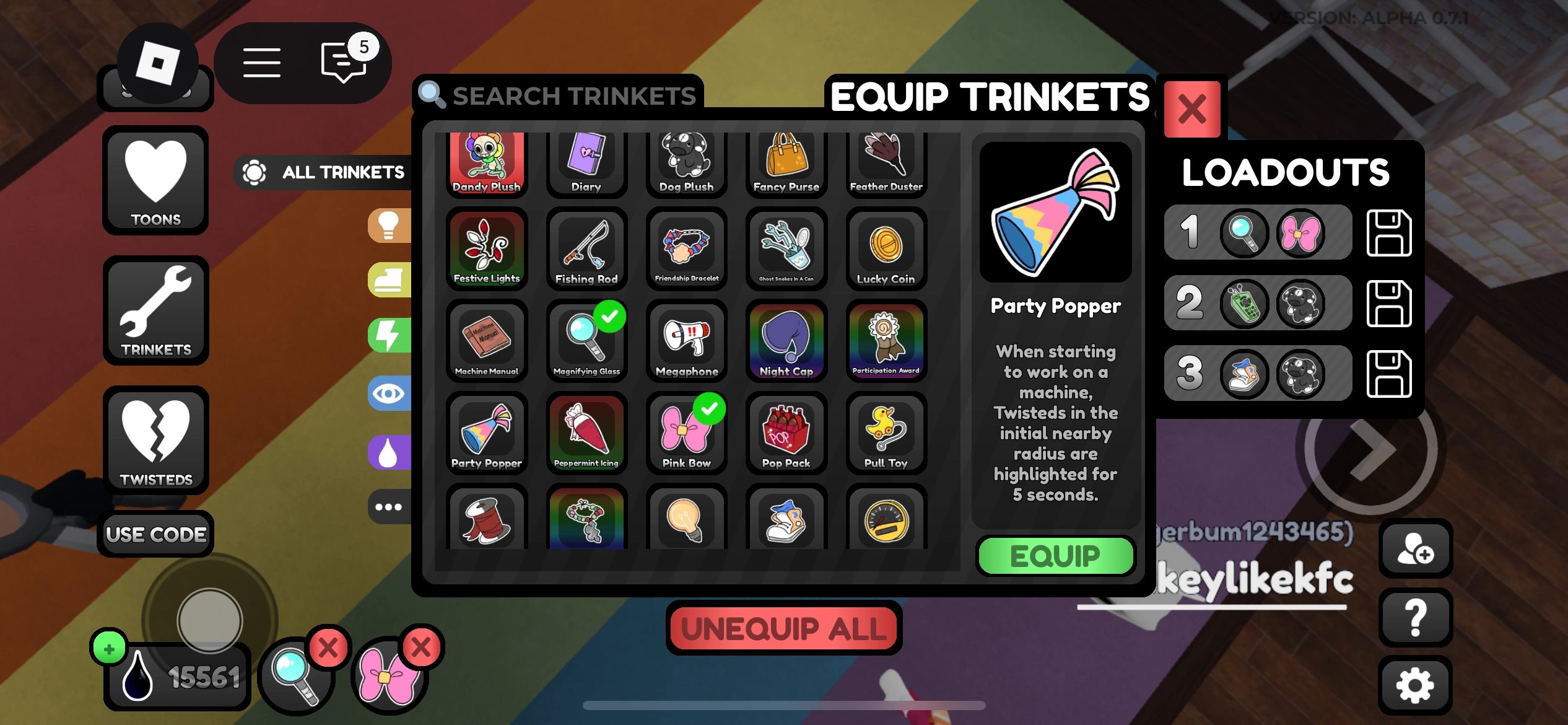Open the Twisteds broken heart menu
The width and height of the screenshot is (1568, 725).
(x=155, y=441)
